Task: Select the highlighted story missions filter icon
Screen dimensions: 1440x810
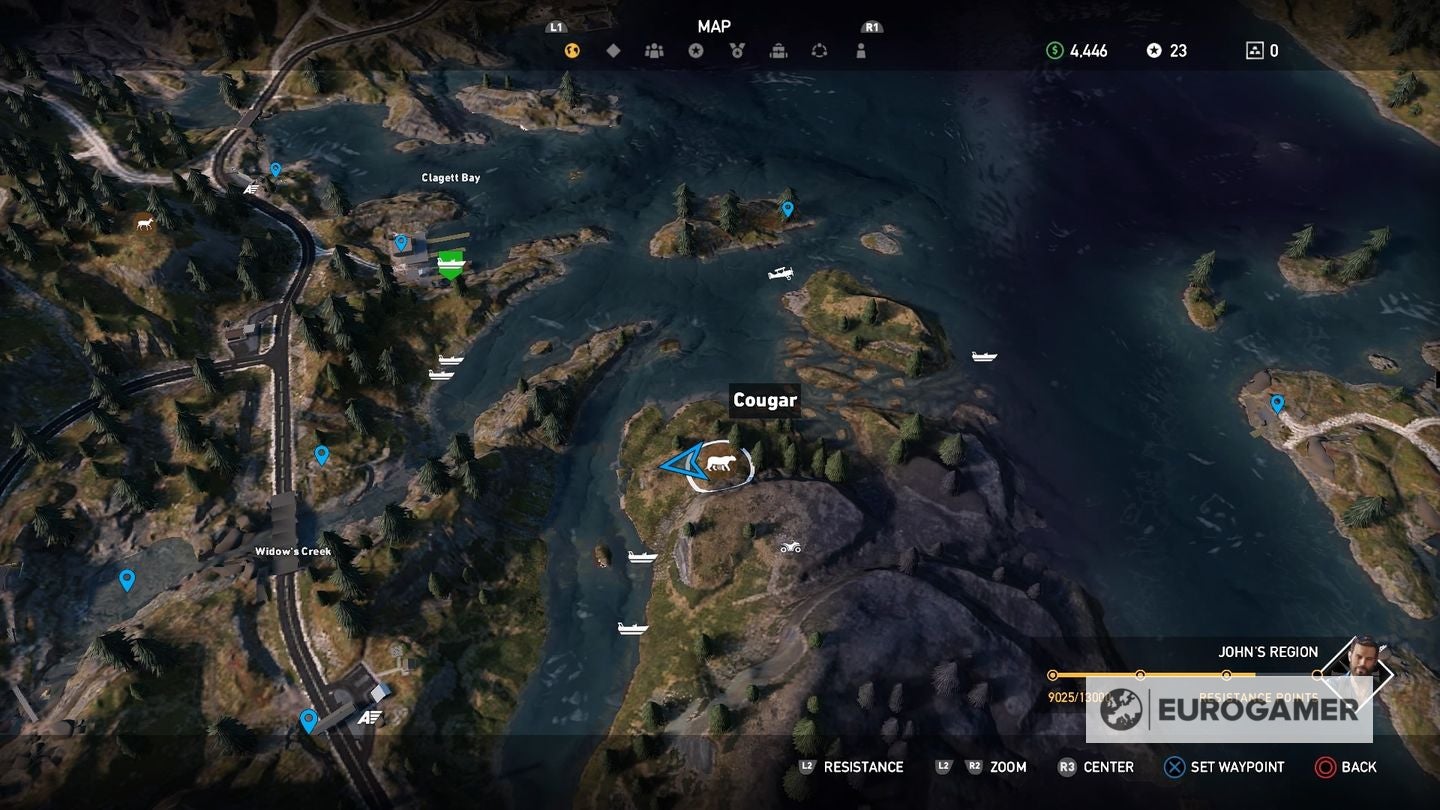Action: [572, 48]
